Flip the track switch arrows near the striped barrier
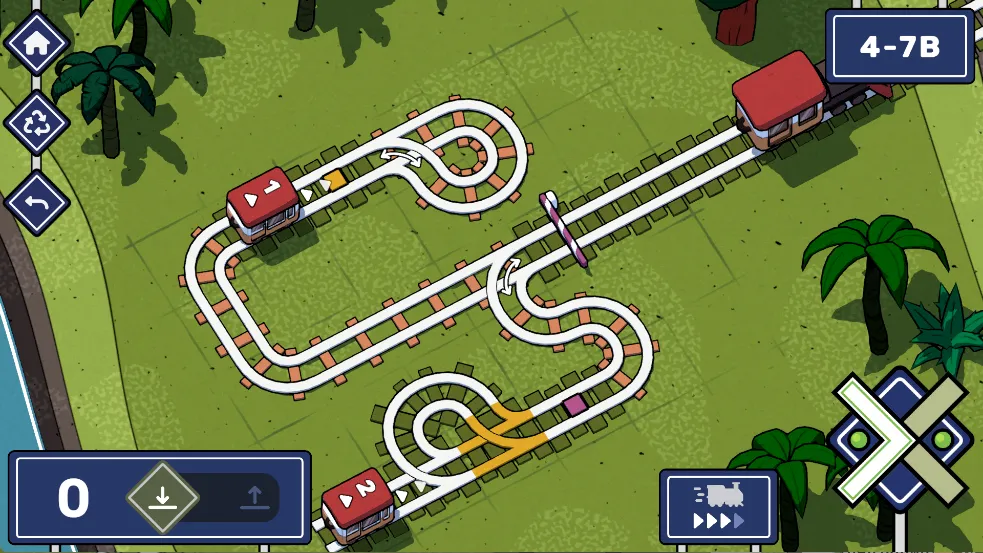983x553 pixels. (x=508, y=275)
